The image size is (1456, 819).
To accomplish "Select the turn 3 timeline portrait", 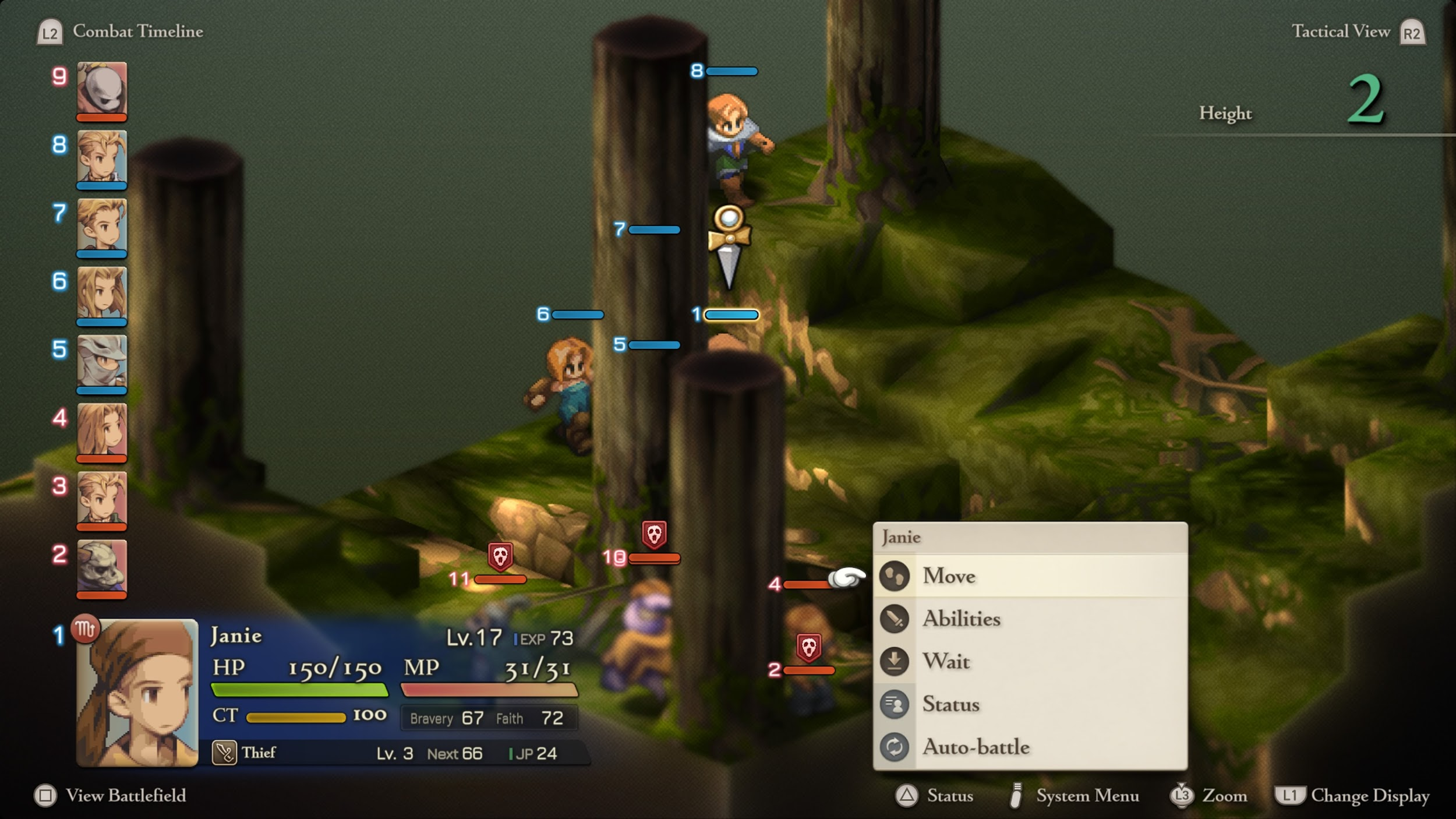I will click(102, 498).
